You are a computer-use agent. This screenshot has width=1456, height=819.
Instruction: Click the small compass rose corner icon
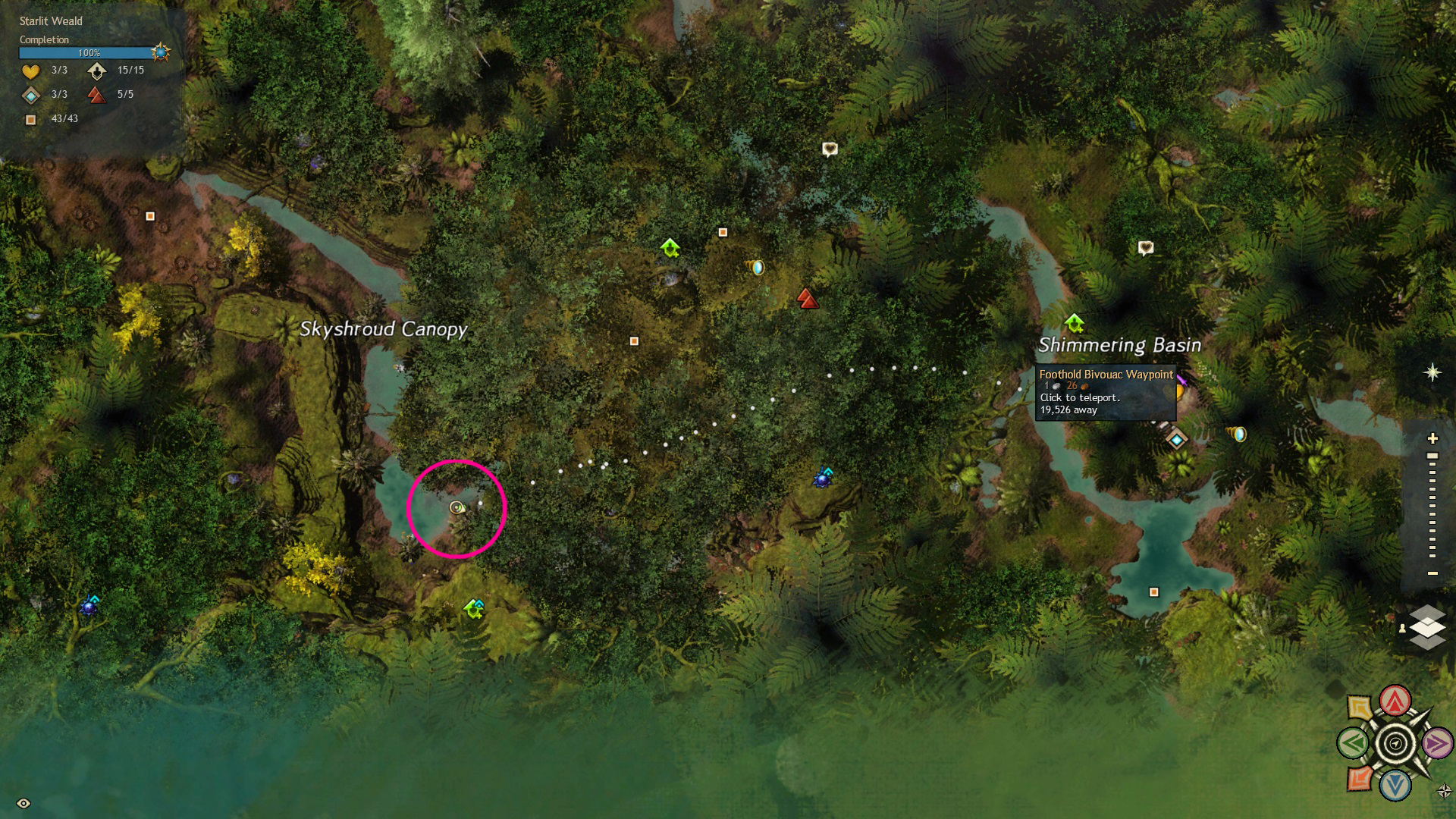(x=1444, y=791)
